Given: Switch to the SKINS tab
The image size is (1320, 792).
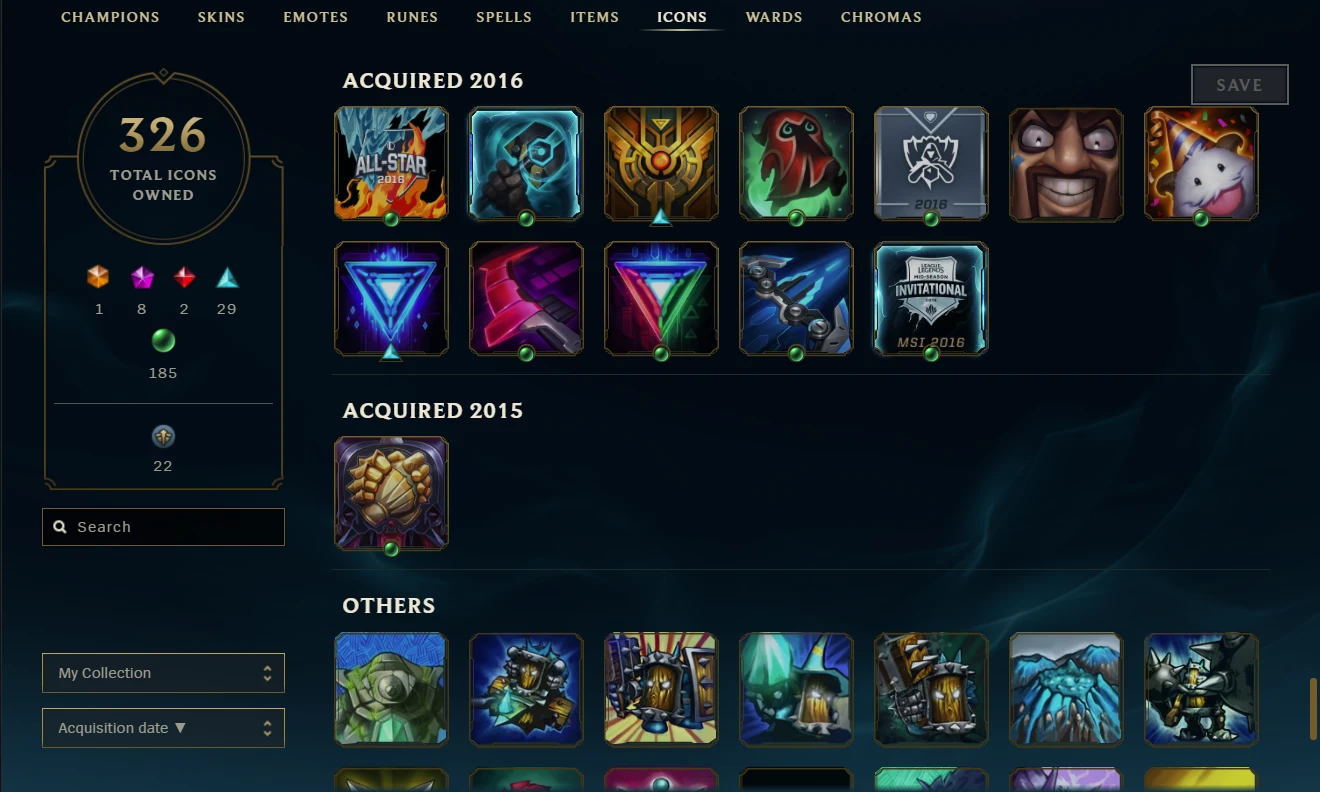Looking at the screenshot, I should coord(221,17).
